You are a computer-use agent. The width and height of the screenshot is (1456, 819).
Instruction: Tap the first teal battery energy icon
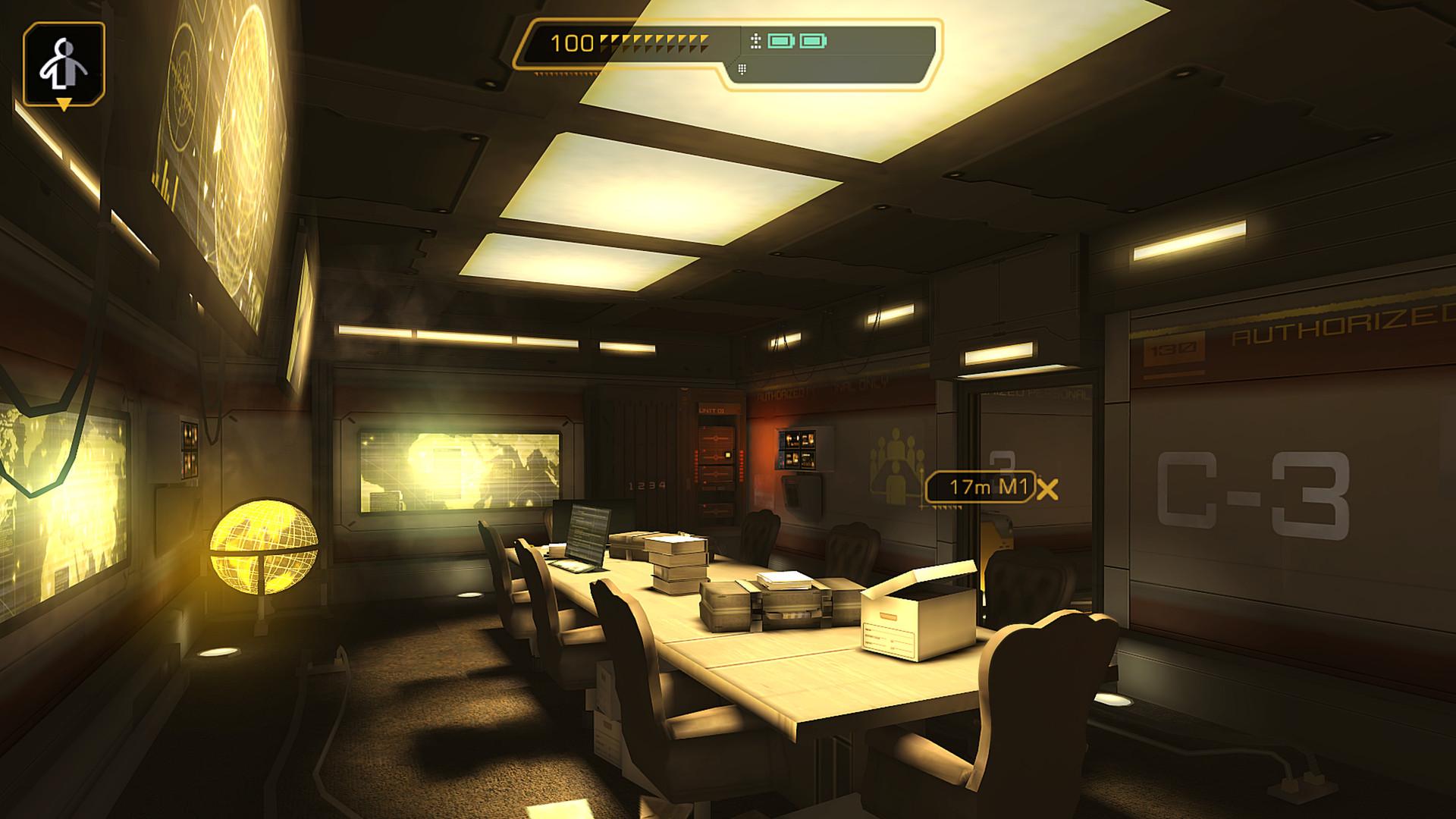click(781, 41)
